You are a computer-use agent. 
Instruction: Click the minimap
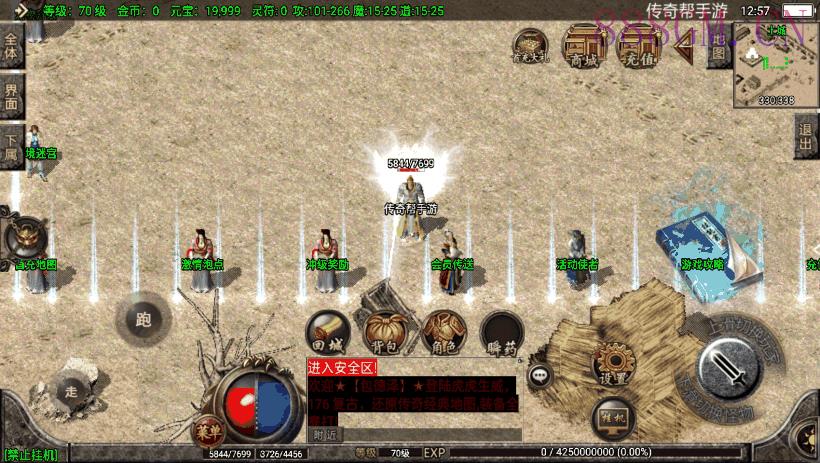click(x=776, y=64)
